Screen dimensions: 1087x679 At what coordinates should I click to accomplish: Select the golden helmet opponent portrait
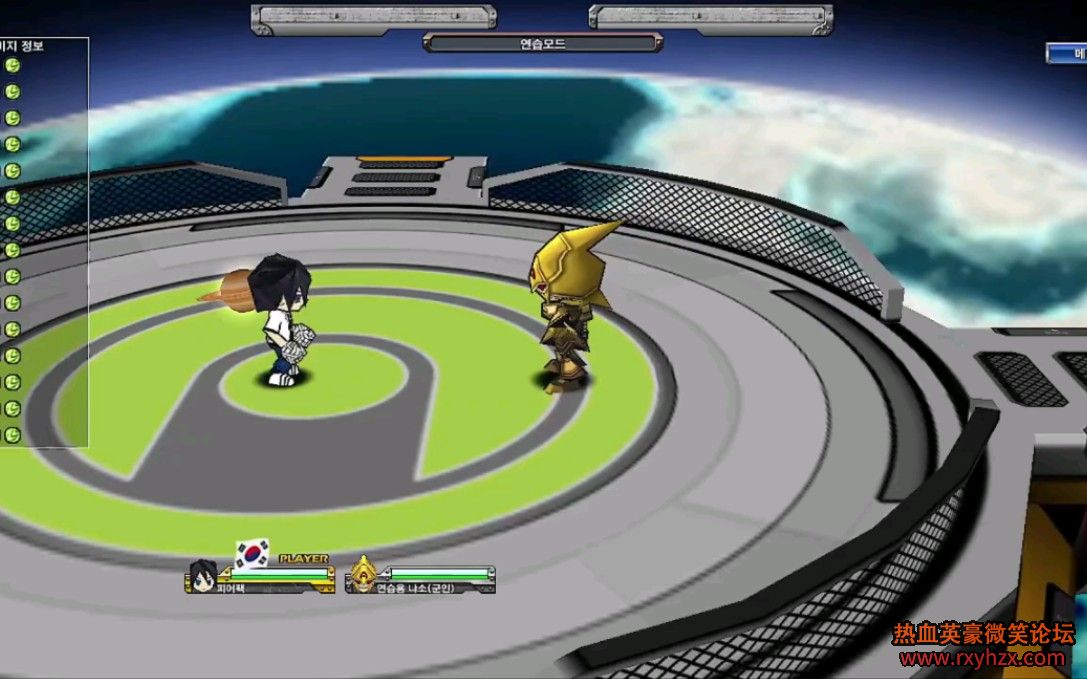(361, 575)
